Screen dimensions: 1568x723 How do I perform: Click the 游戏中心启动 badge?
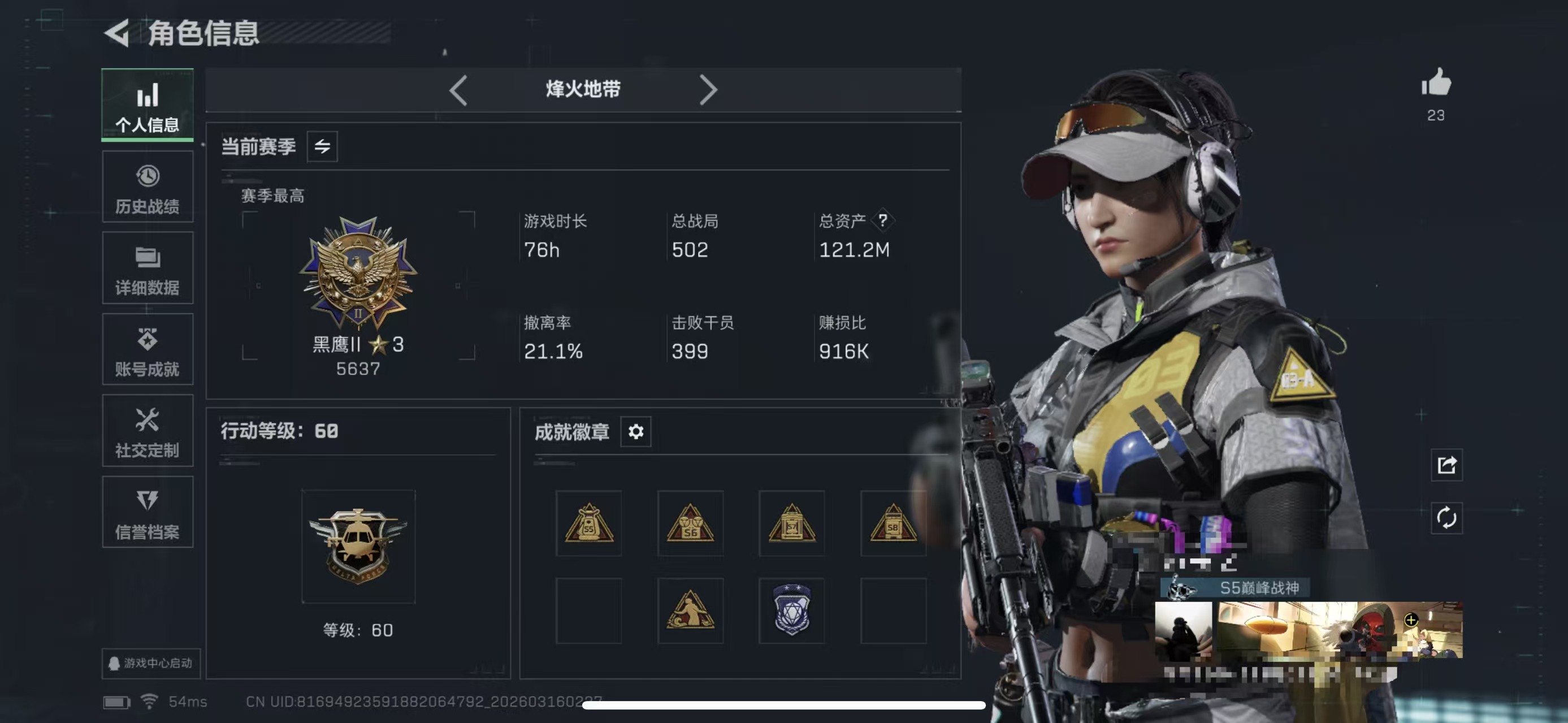click(x=151, y=663)
